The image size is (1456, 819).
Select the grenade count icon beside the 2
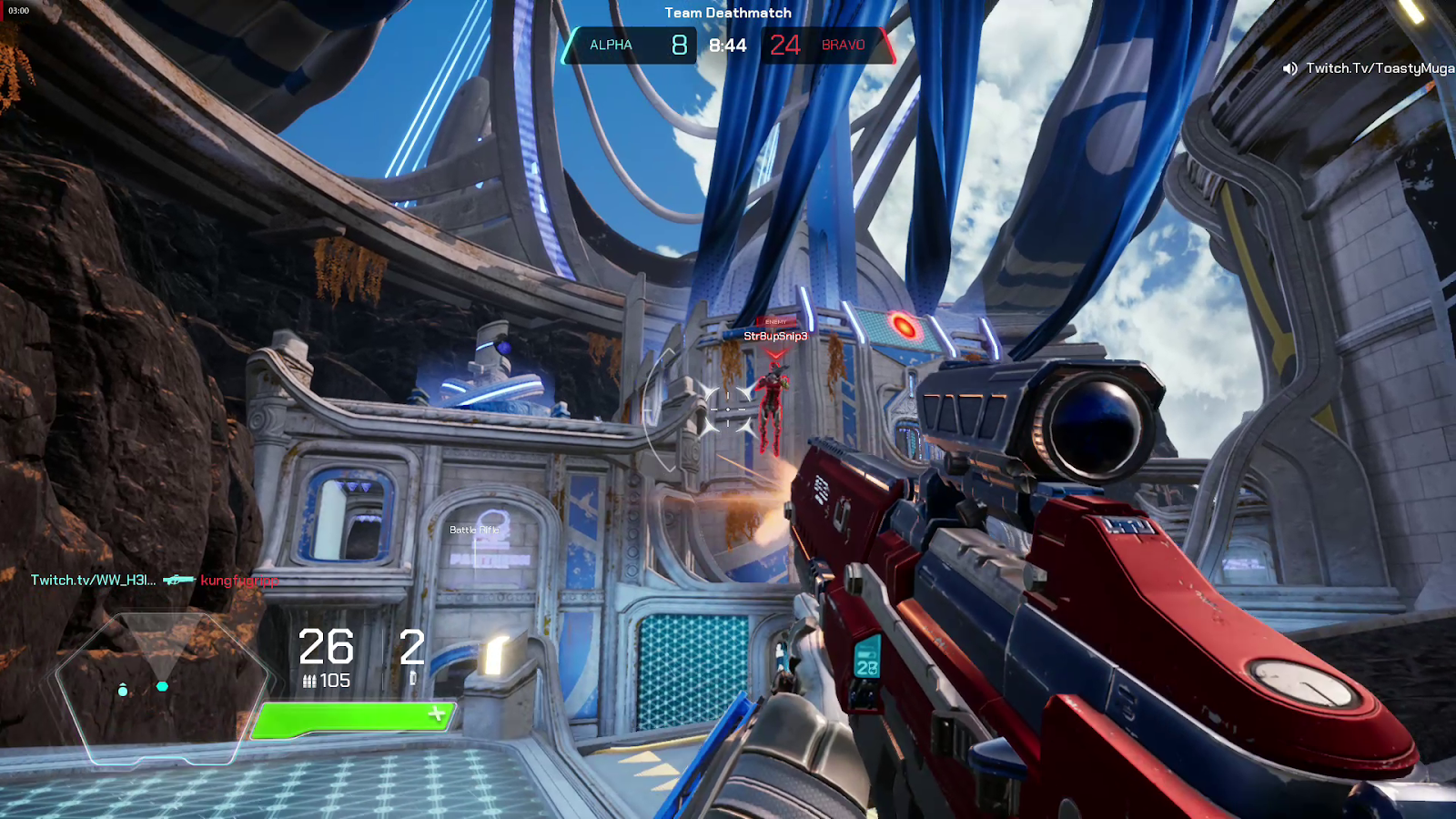click(414, 678)
